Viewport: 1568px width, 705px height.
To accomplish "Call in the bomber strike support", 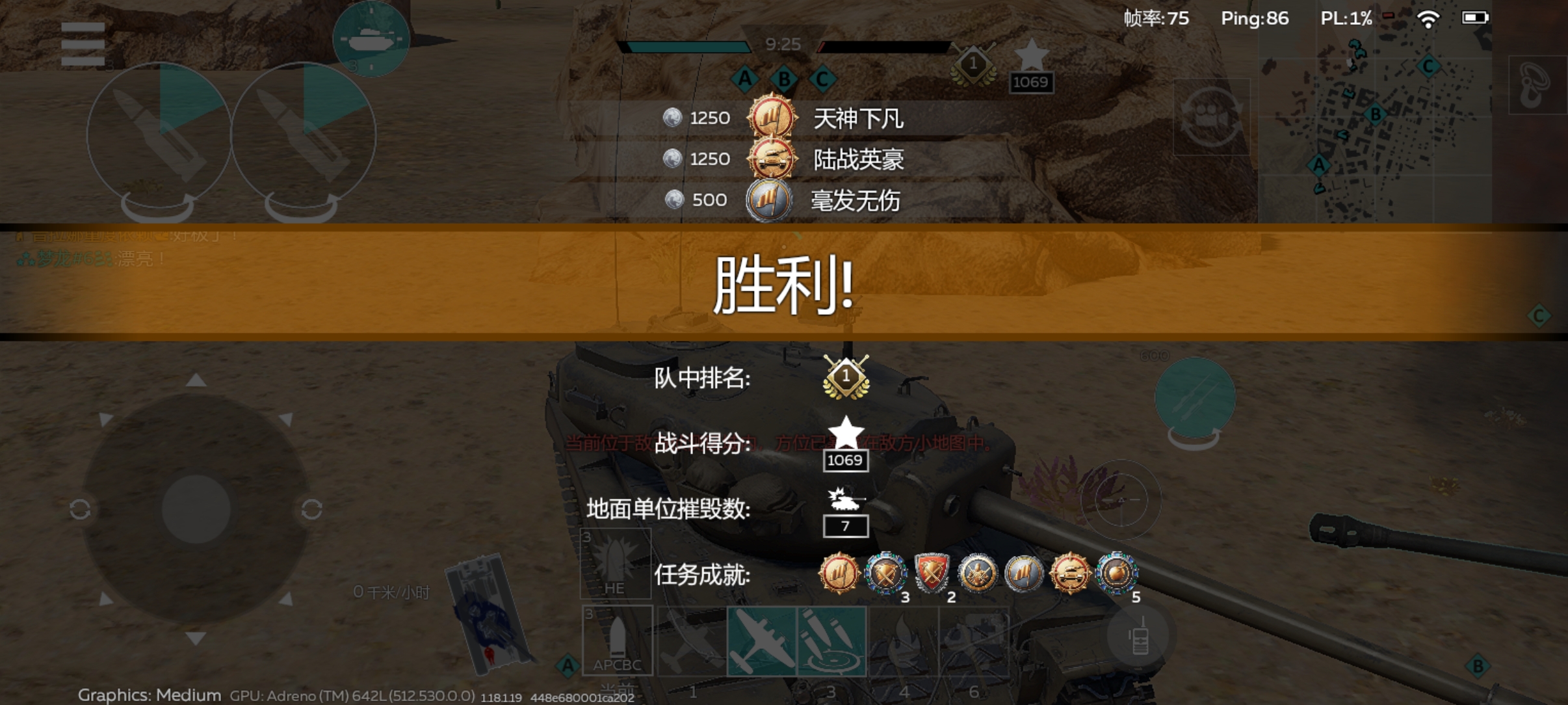I will pyautogui.click(x=761, y=641).
